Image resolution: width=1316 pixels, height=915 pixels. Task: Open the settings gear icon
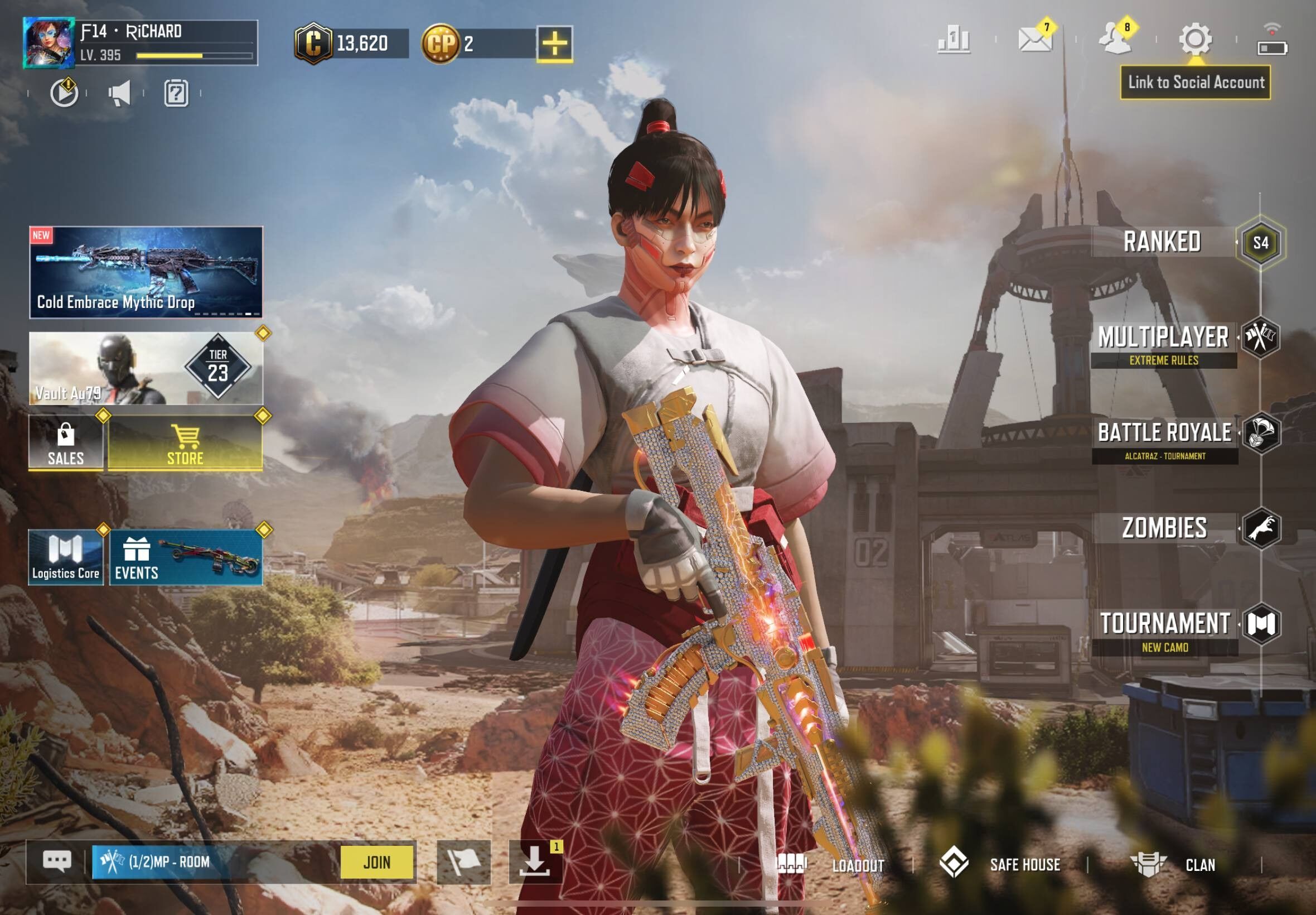(x=1195, y=40)
